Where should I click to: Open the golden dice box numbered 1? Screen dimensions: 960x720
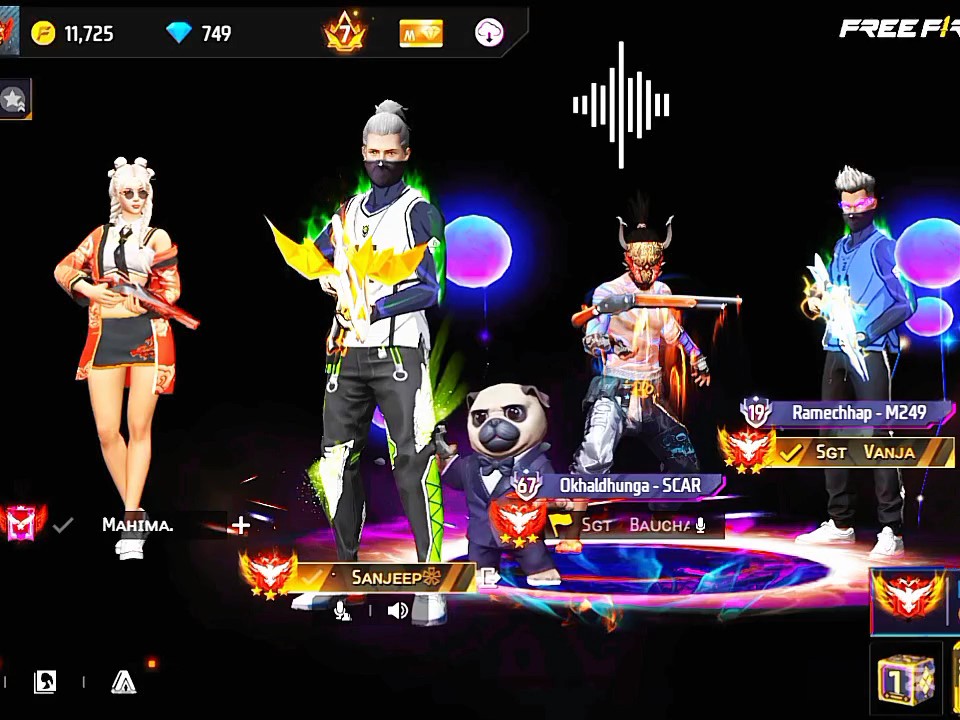point(906,680)
